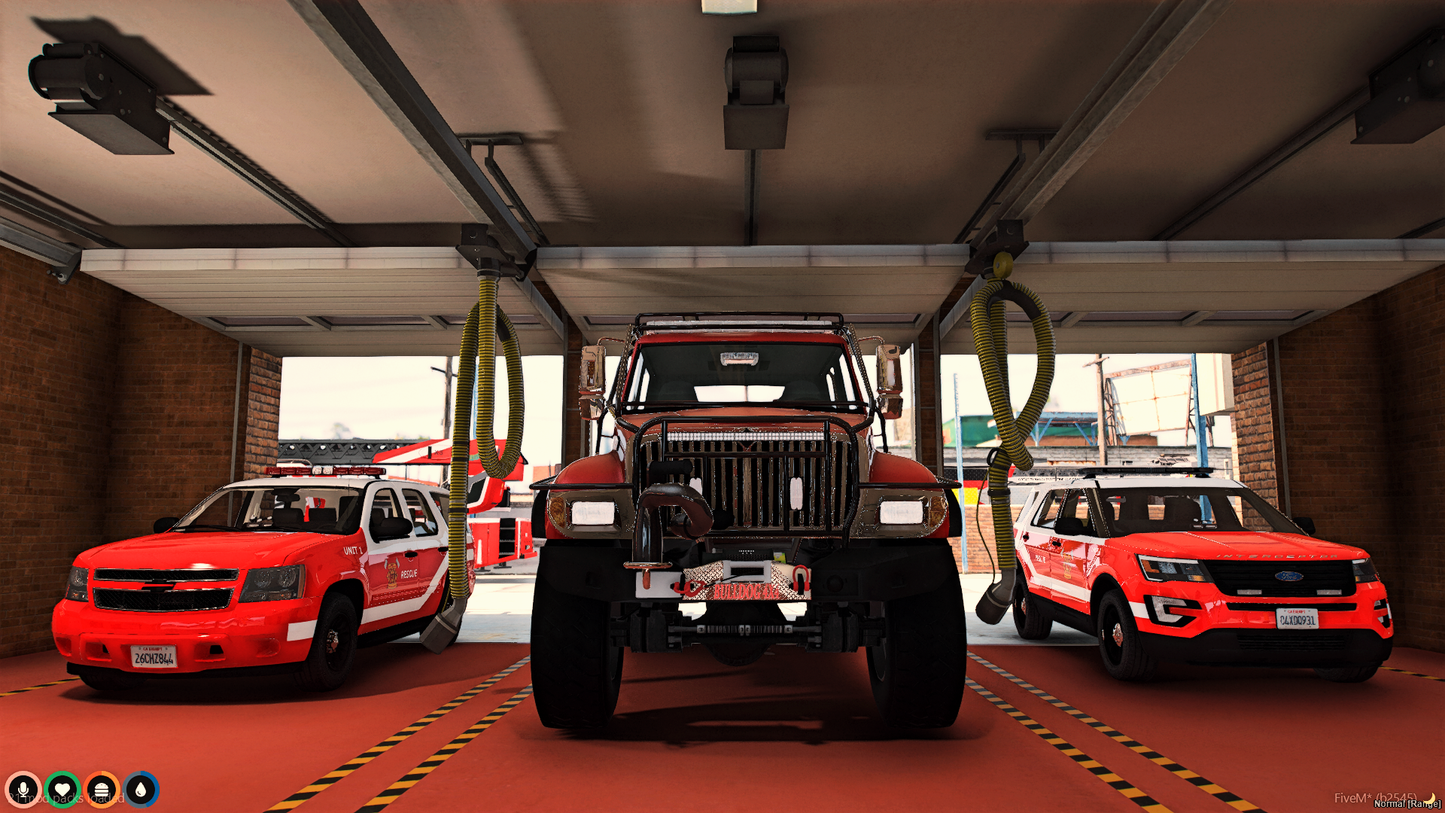Click the heart-shaped health icon
This screenshot has width=1445, height=813.
coord(62,787)
